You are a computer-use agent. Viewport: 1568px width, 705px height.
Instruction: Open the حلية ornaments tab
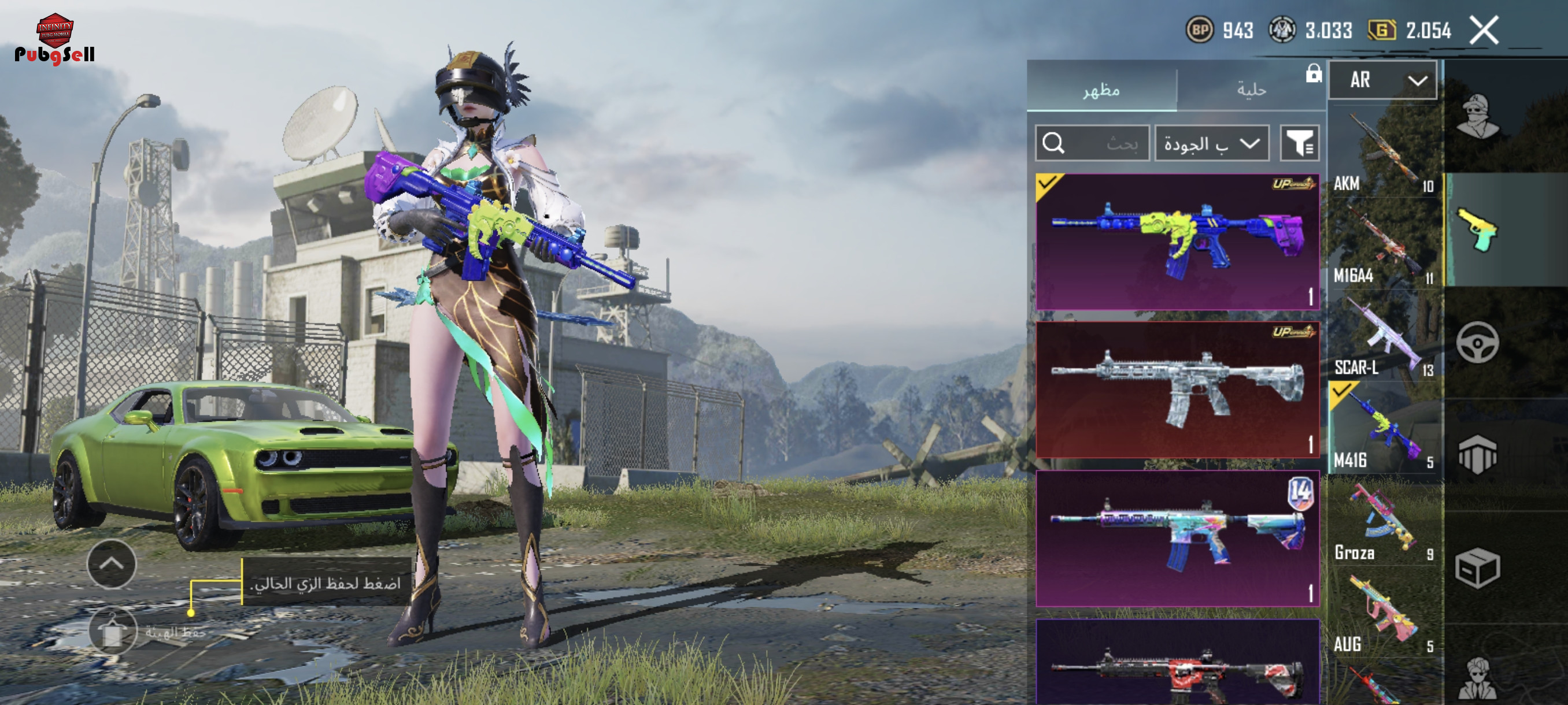1251,90
